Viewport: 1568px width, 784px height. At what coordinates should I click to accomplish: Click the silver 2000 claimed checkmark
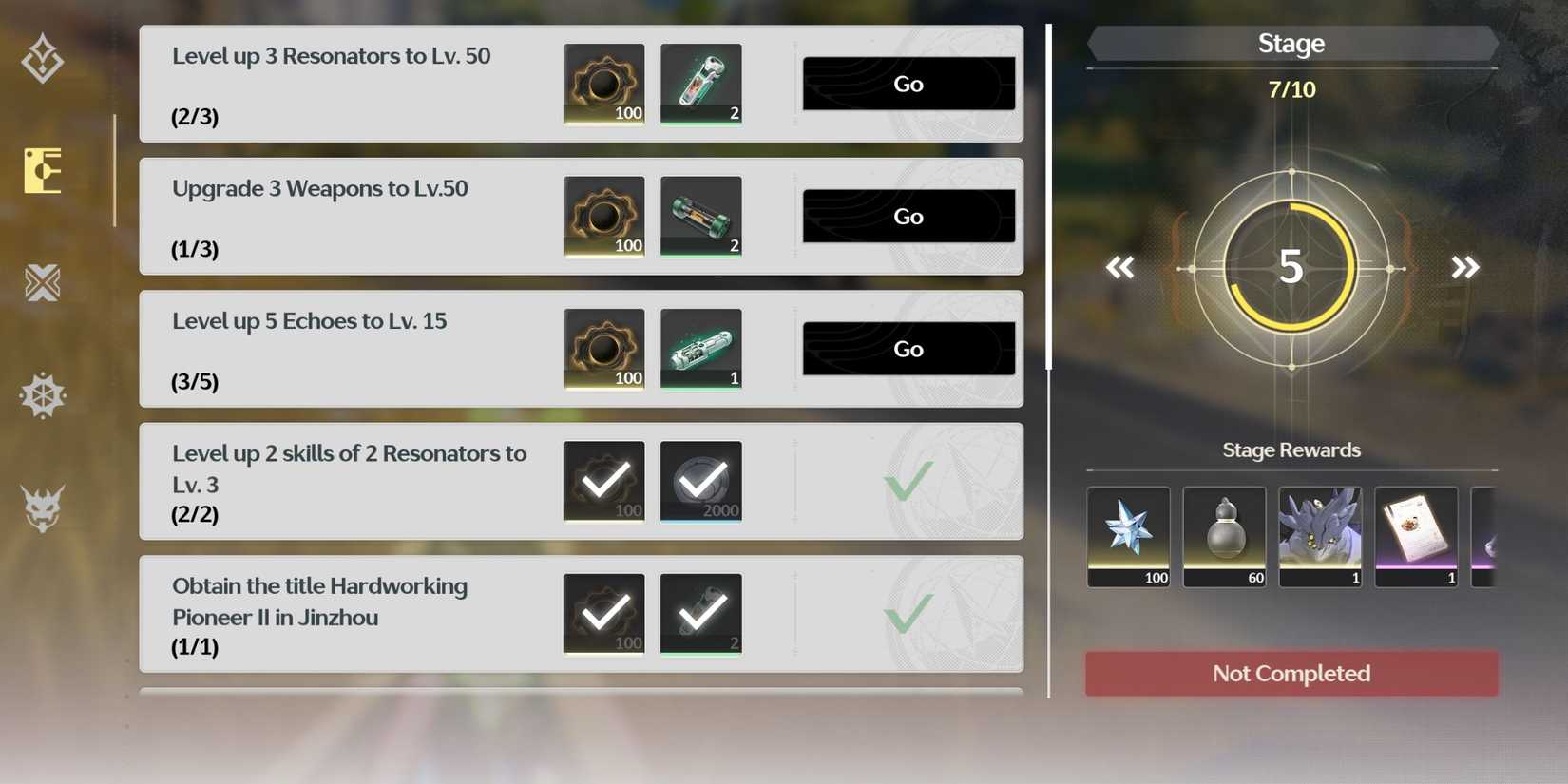tap(700, 481)
